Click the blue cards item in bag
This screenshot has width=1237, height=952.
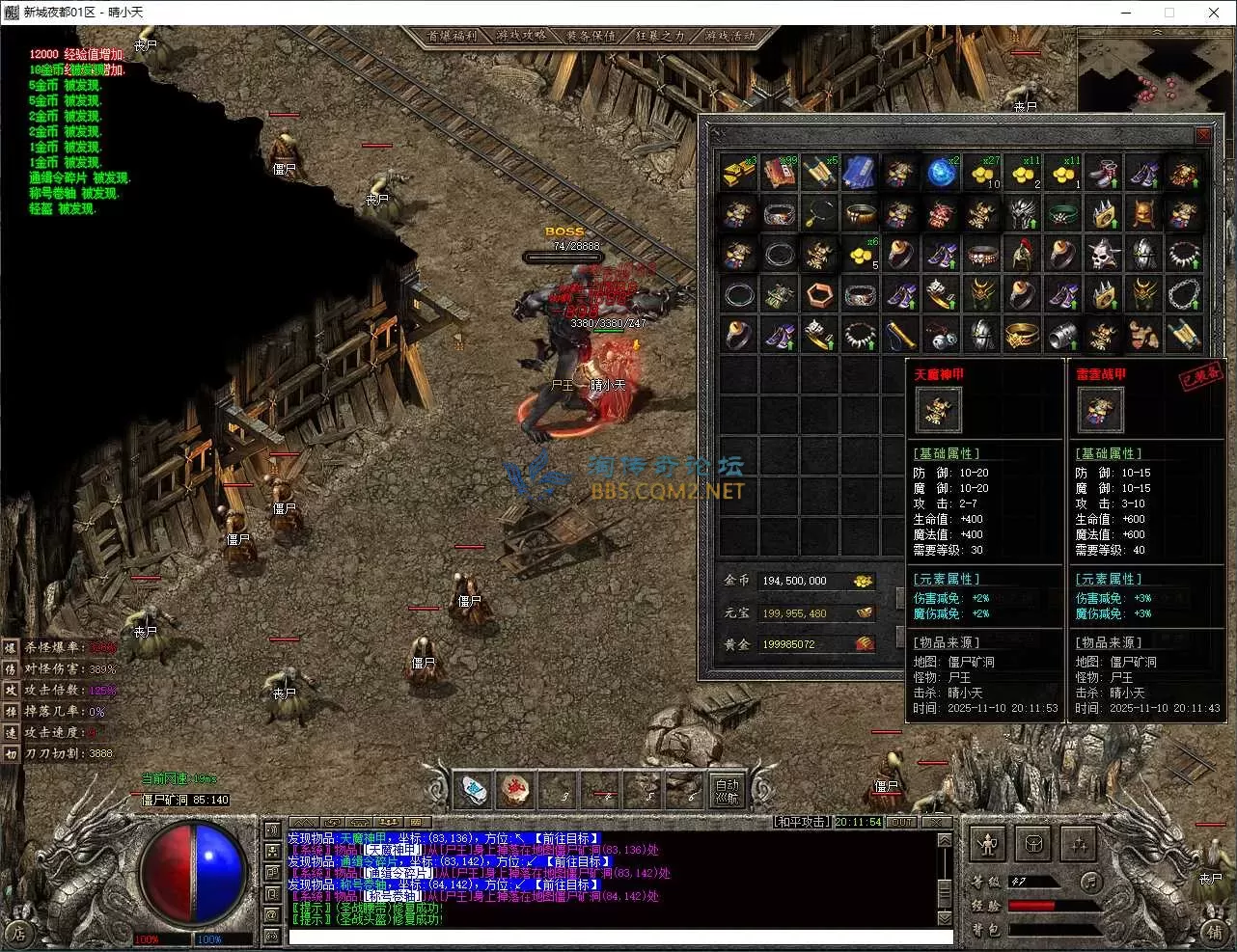860,174
